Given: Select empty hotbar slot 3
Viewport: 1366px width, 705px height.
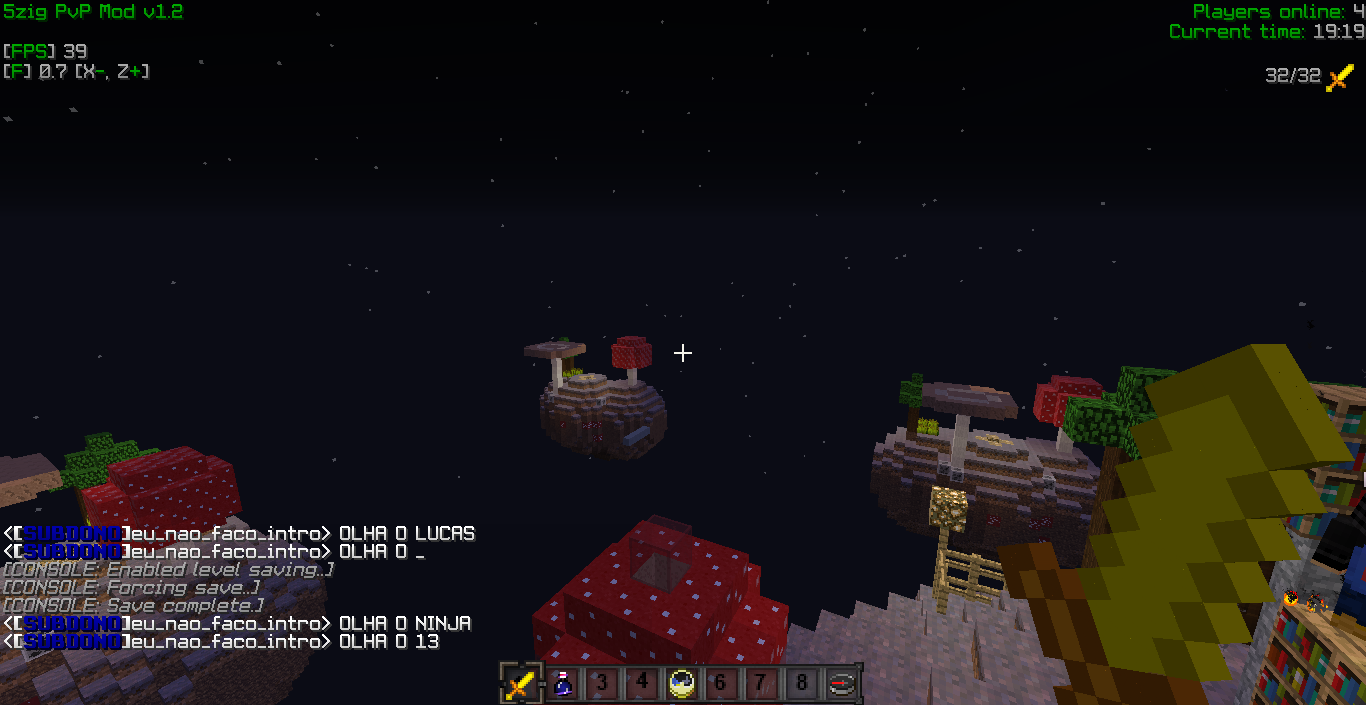Looking at the screenshot, I should 602,684.
